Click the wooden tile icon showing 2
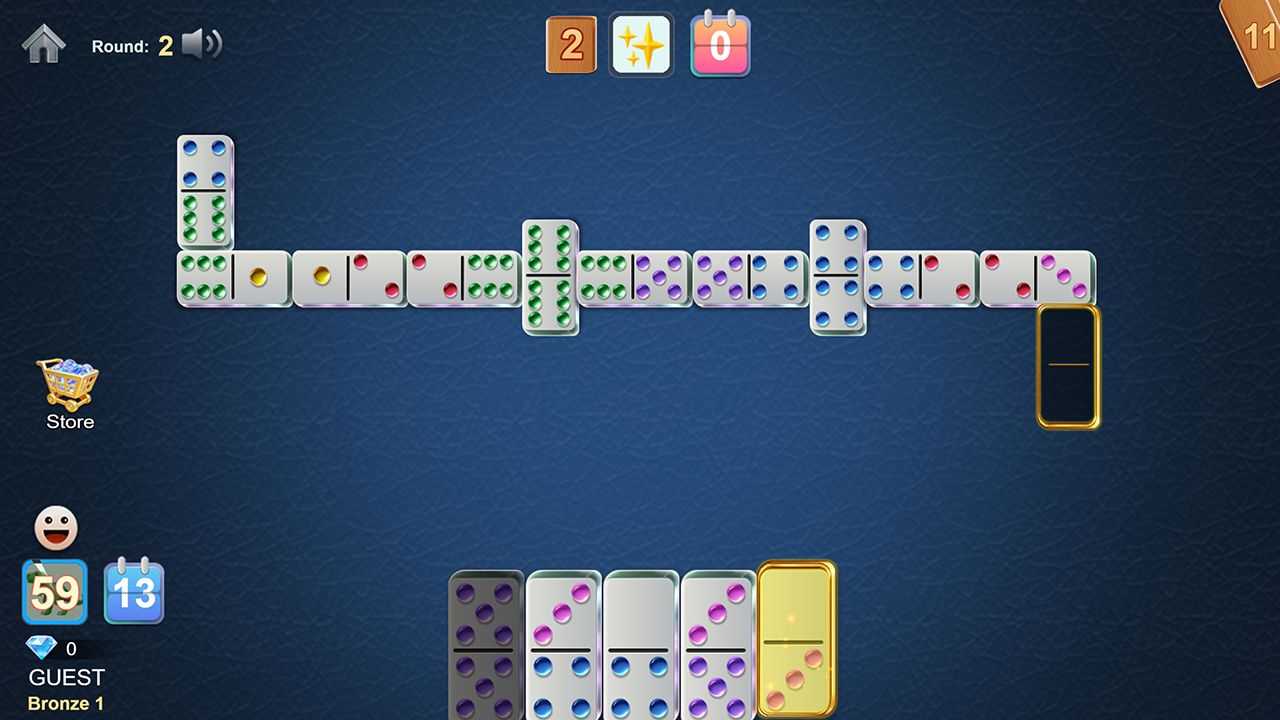 pos(571,44)
